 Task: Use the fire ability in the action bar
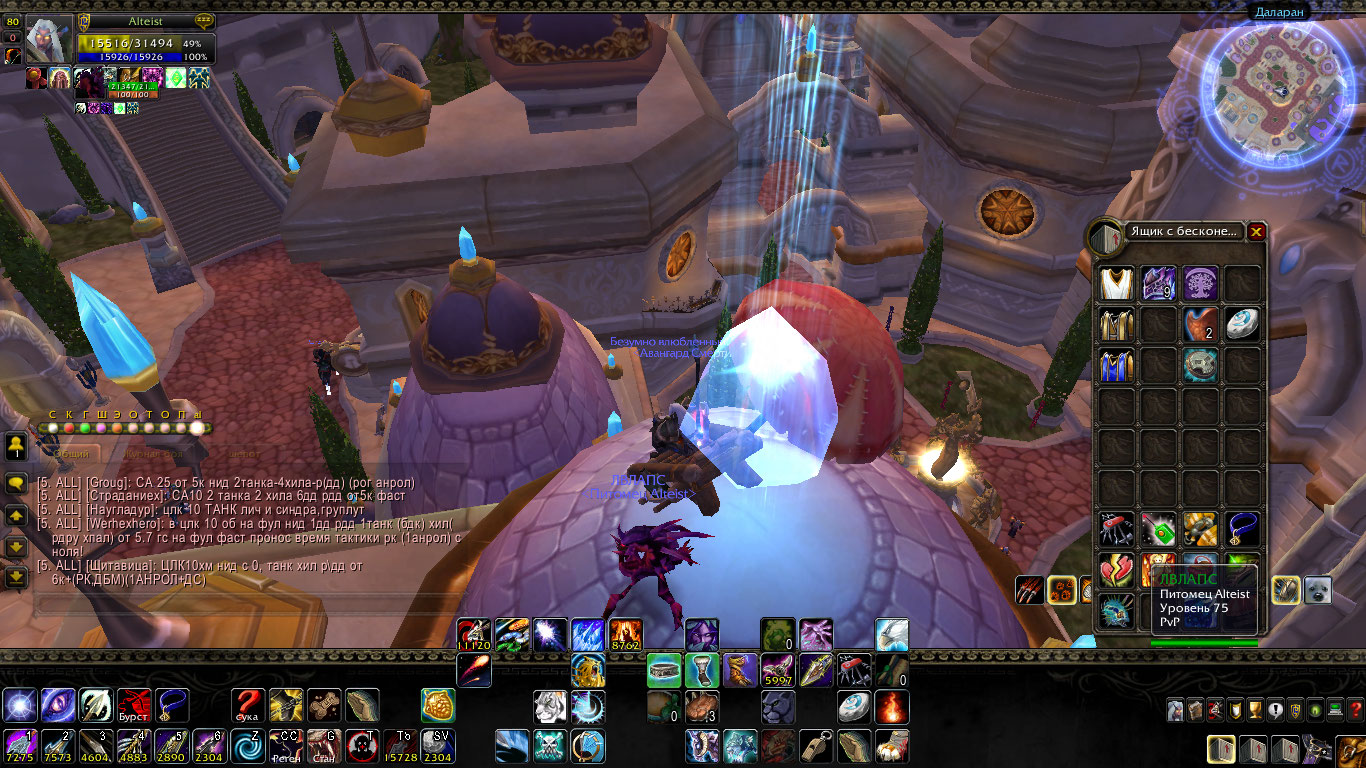point(892,706)
